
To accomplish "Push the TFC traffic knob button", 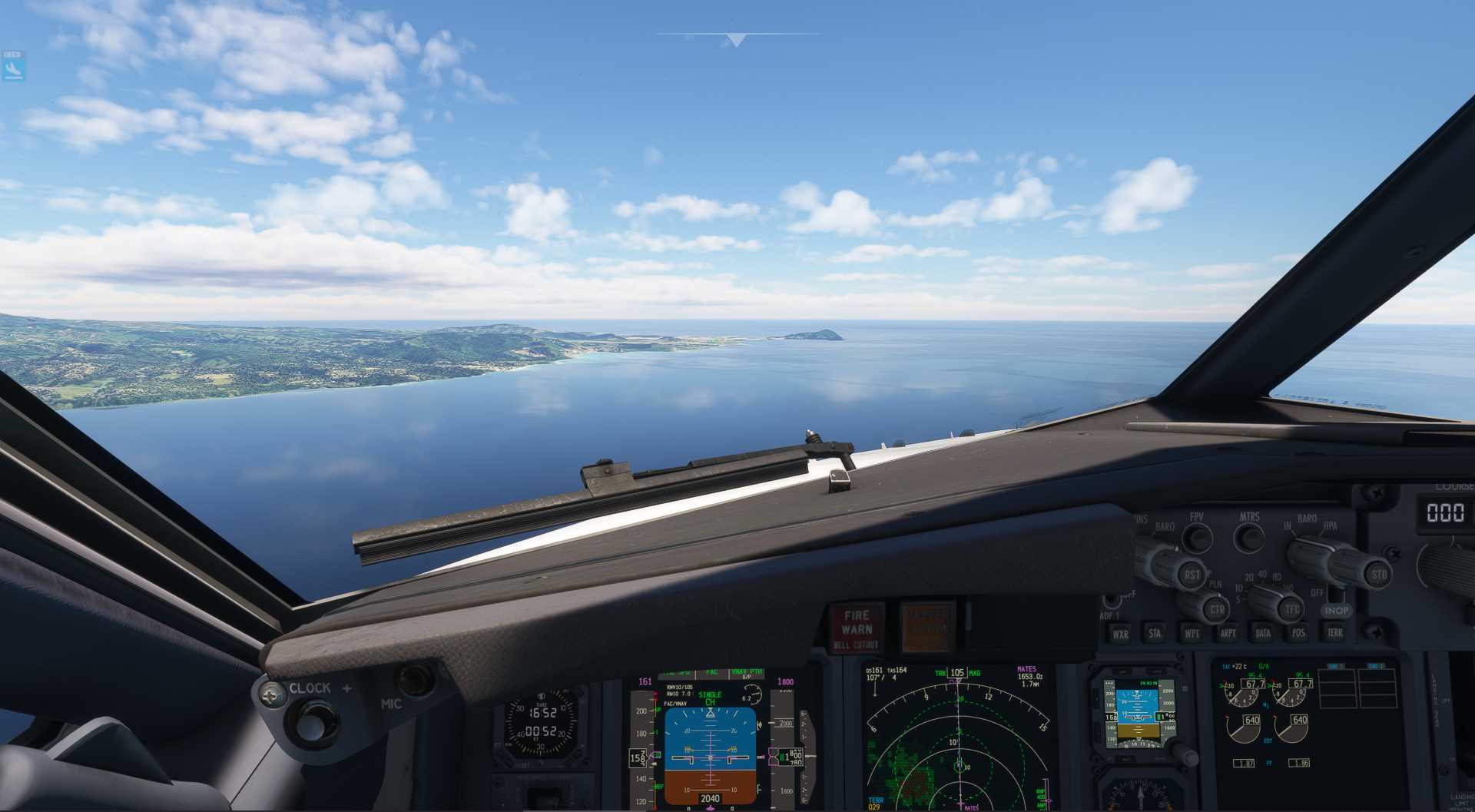I will pyautogui.click(x=1292, y=610).
